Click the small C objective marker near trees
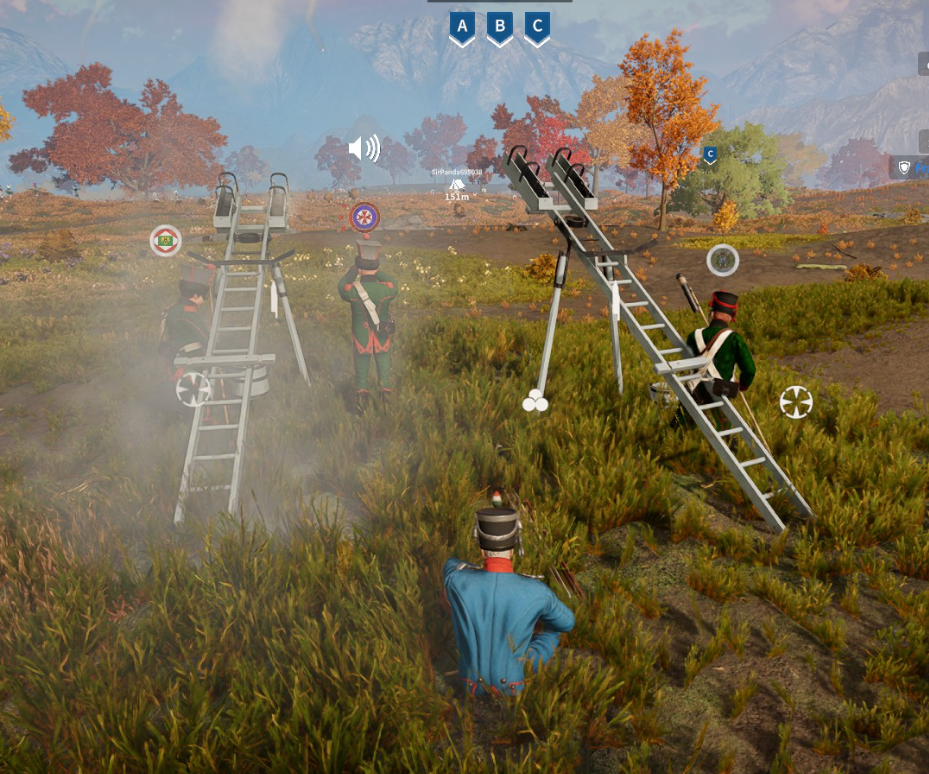 point(710,154)
